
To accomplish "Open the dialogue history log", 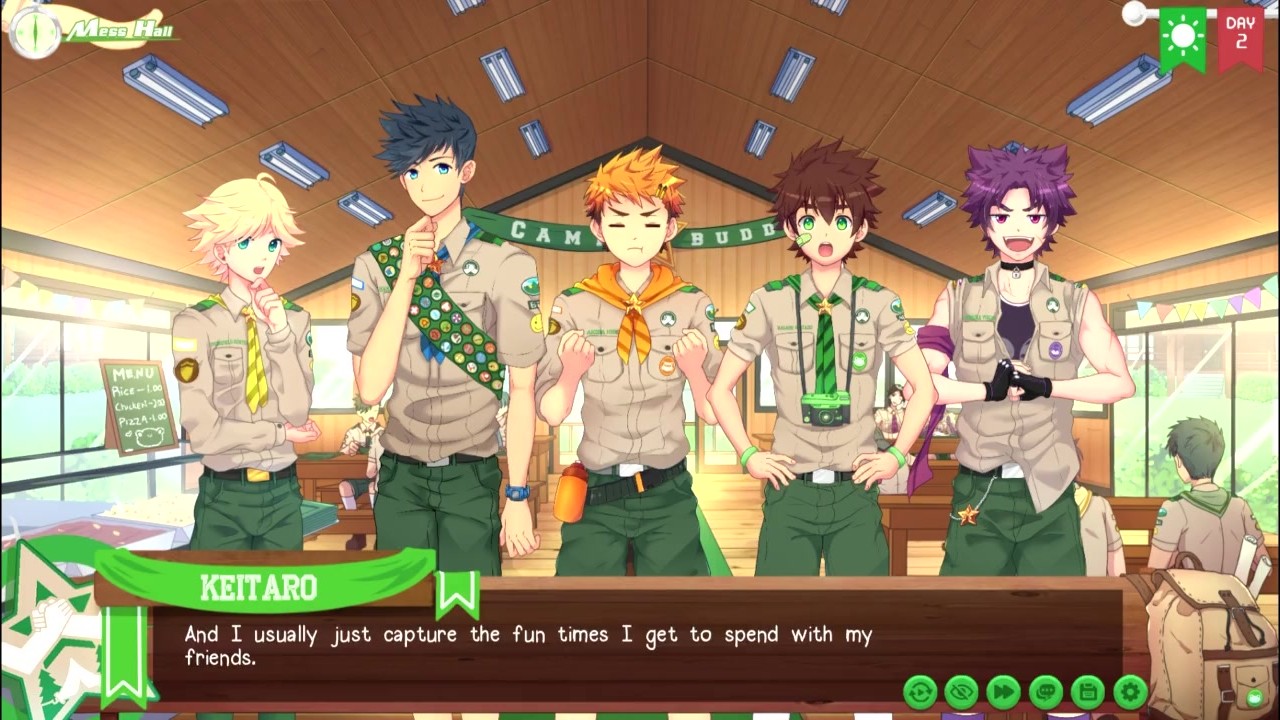I will [x=1045, y=691].
